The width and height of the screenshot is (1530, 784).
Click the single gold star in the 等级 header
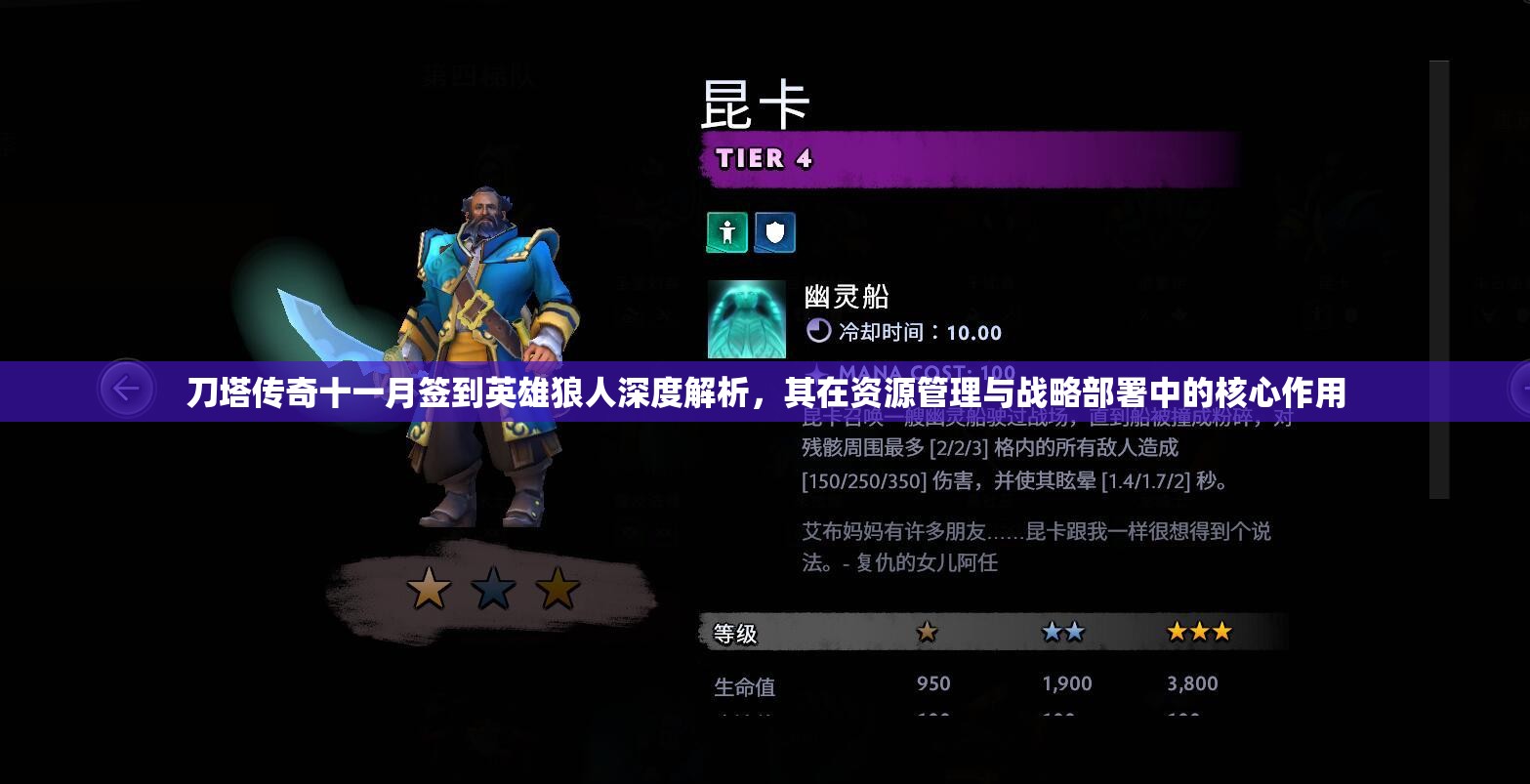(x=926, y=633)
